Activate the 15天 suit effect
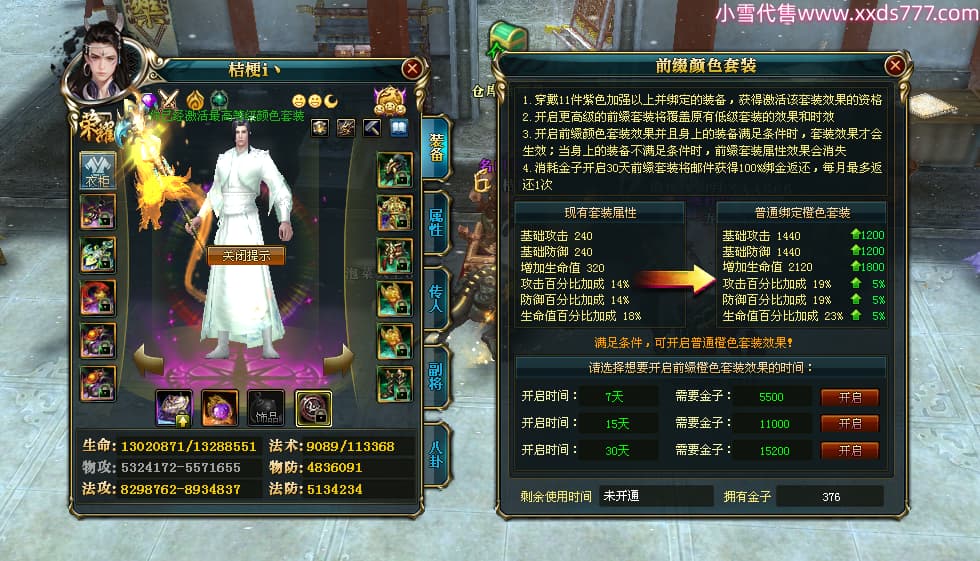 (849, 424)
